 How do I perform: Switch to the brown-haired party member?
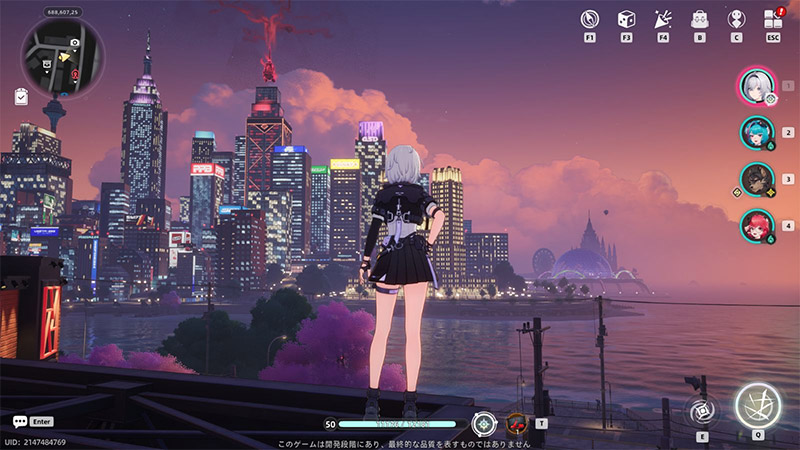pyautogui.click(x=757, y=179)
